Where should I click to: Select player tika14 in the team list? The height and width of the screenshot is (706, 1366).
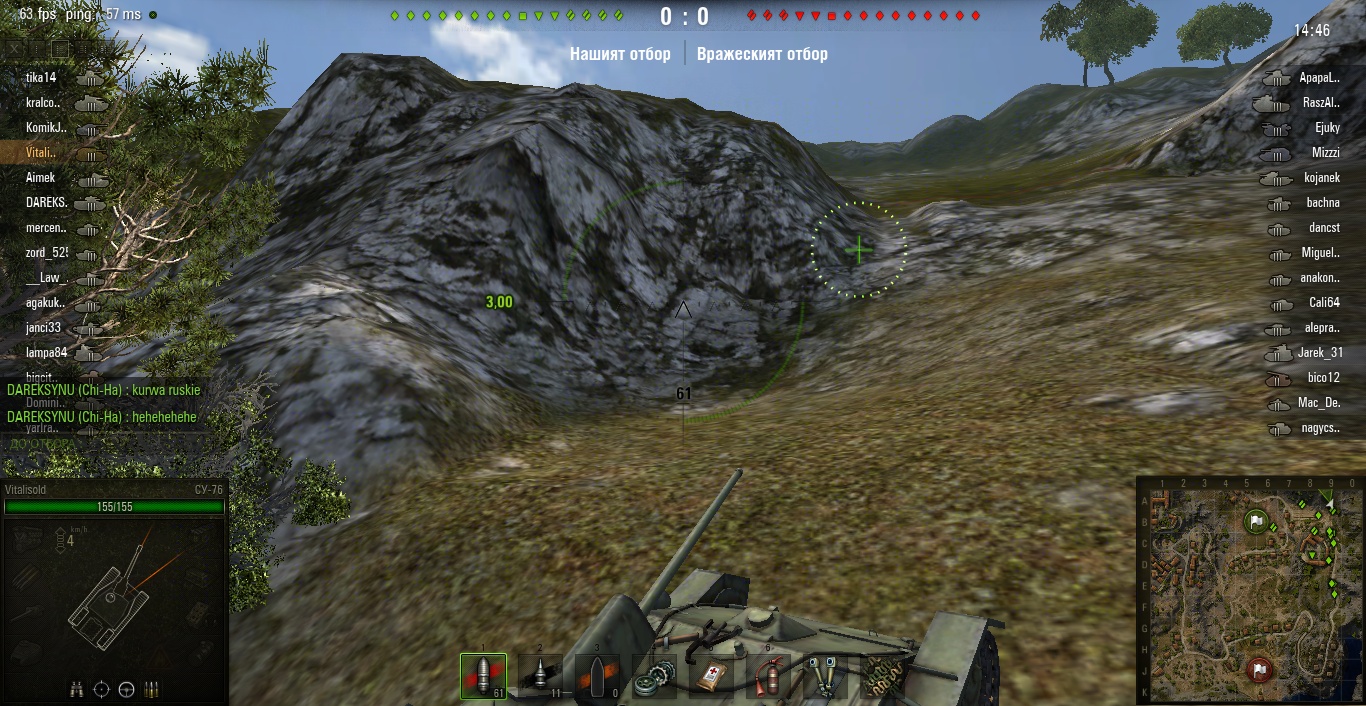(42, 77)
